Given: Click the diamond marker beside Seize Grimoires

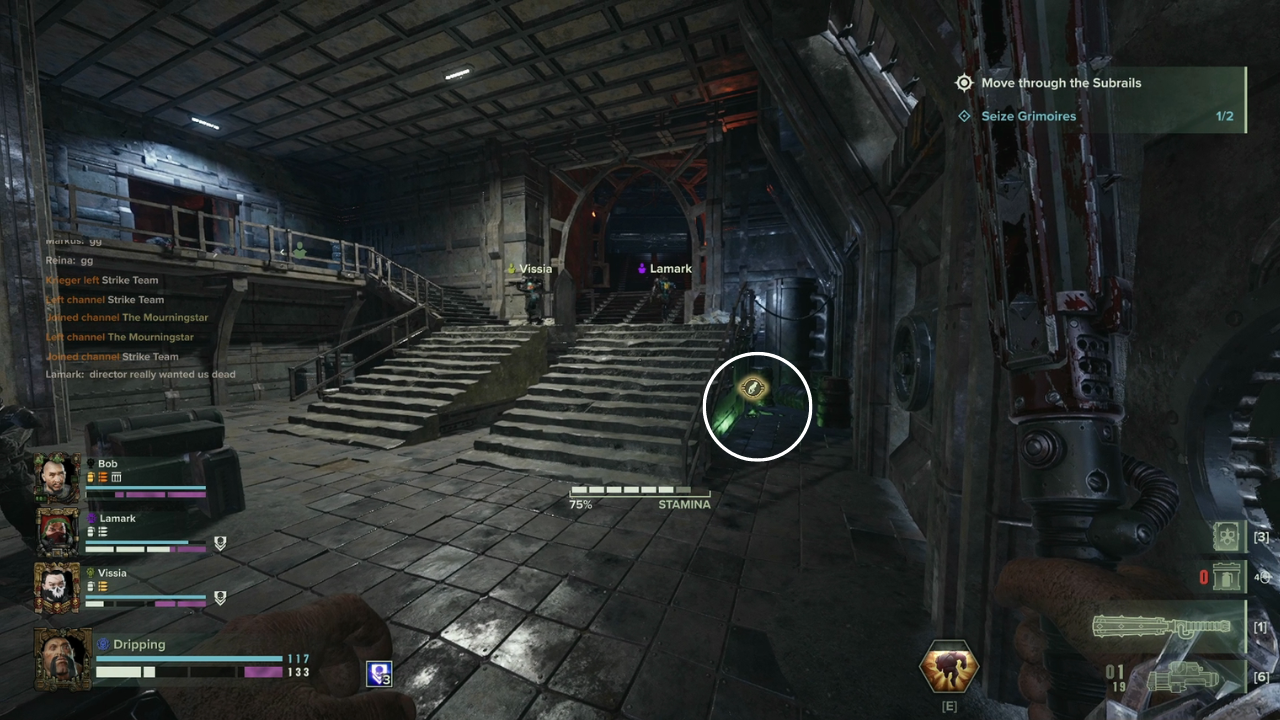Looking at the screenshot, I should click(966, 116).
